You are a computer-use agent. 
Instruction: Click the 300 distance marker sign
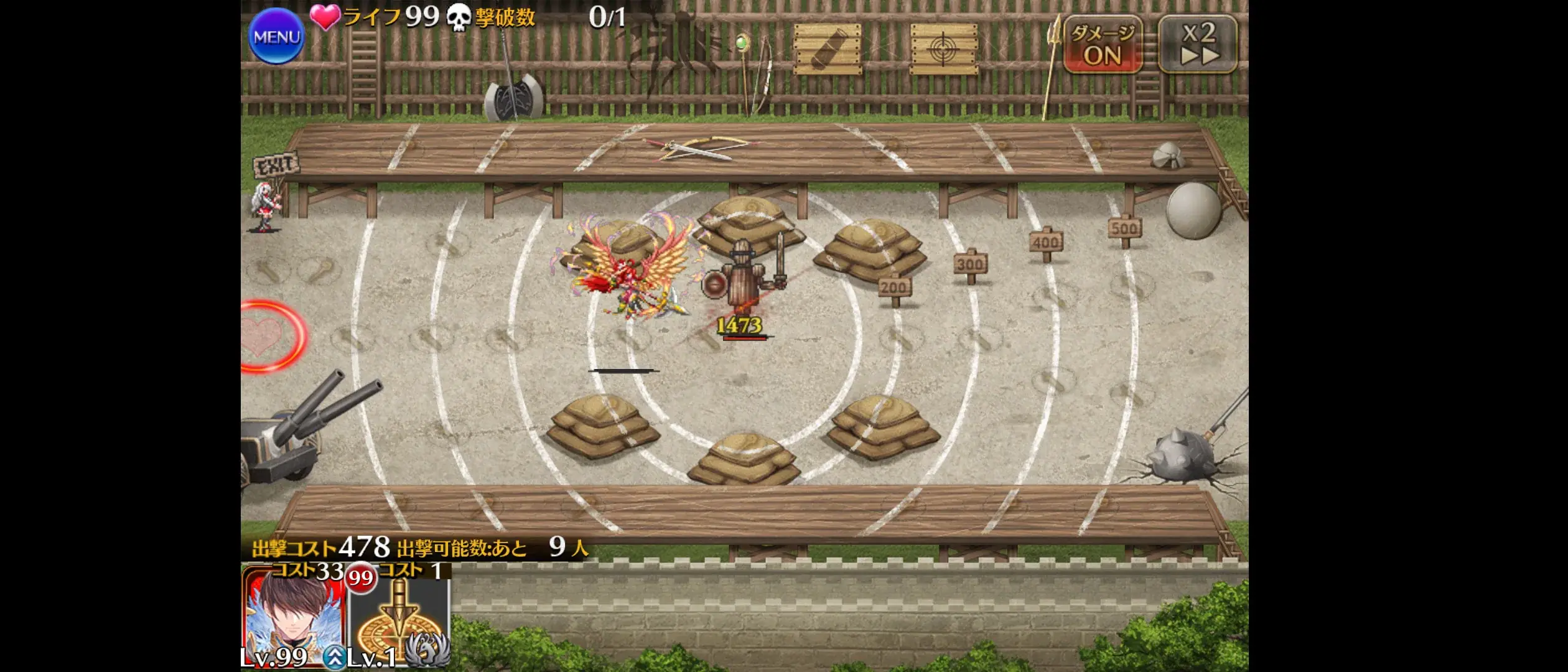(972, 264)
